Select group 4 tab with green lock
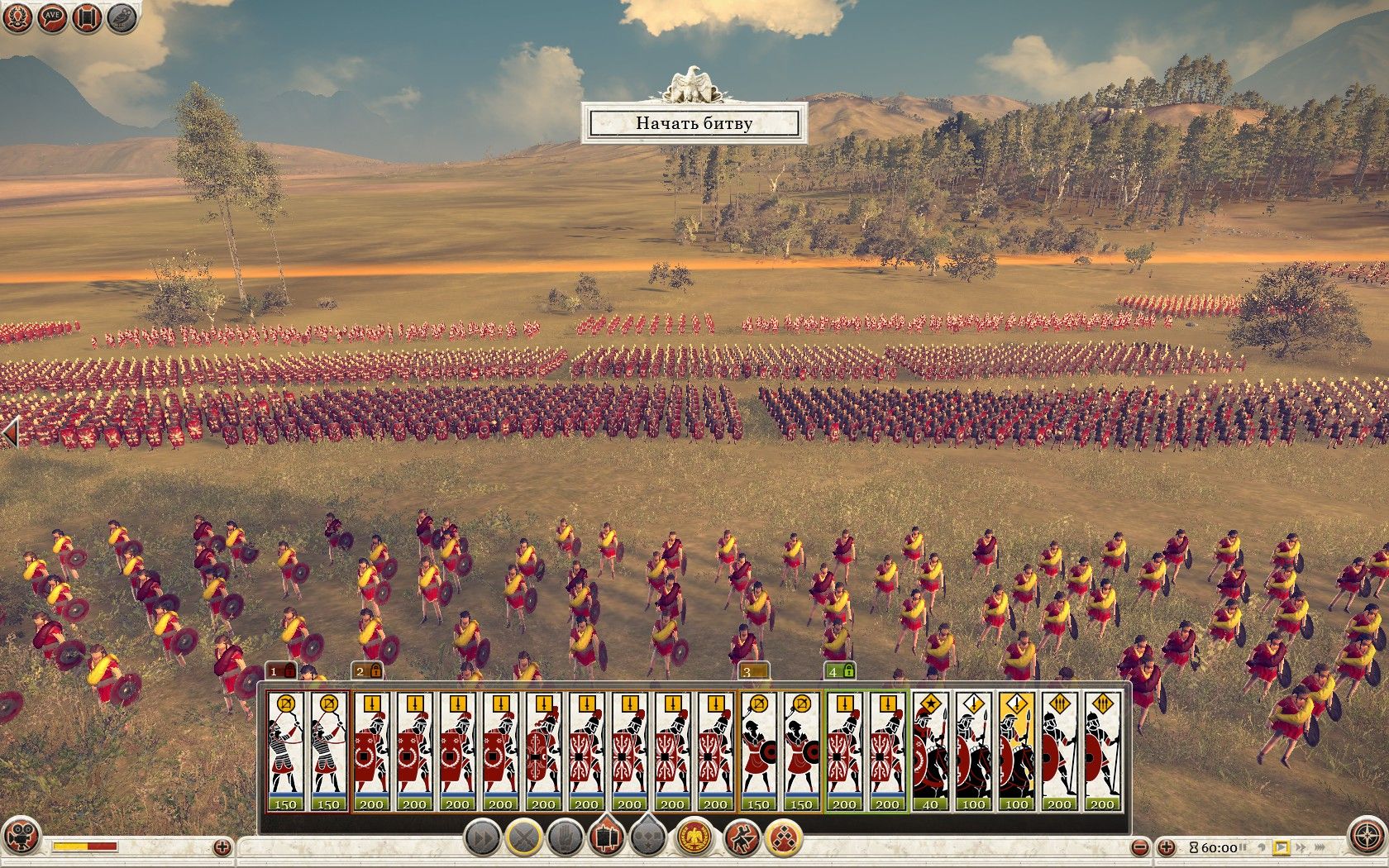The width and height of the screenshot is (1389, 868). click(840, 671)
